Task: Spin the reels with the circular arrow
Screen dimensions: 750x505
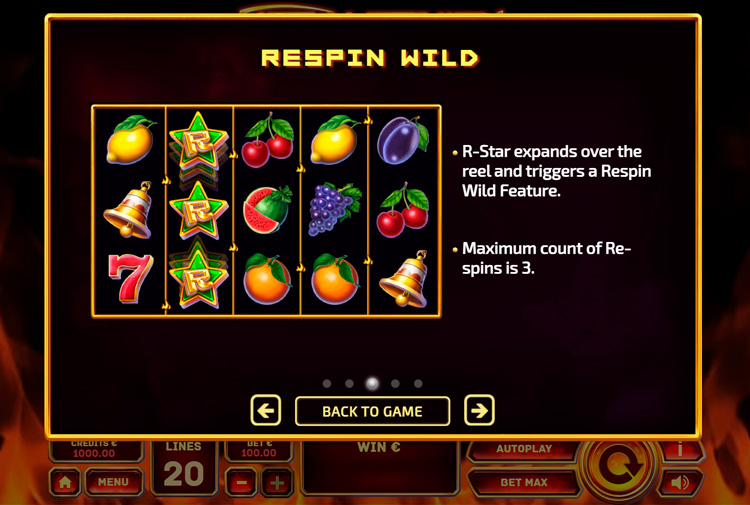Action: pyautogui.click(x=620, y=468)
